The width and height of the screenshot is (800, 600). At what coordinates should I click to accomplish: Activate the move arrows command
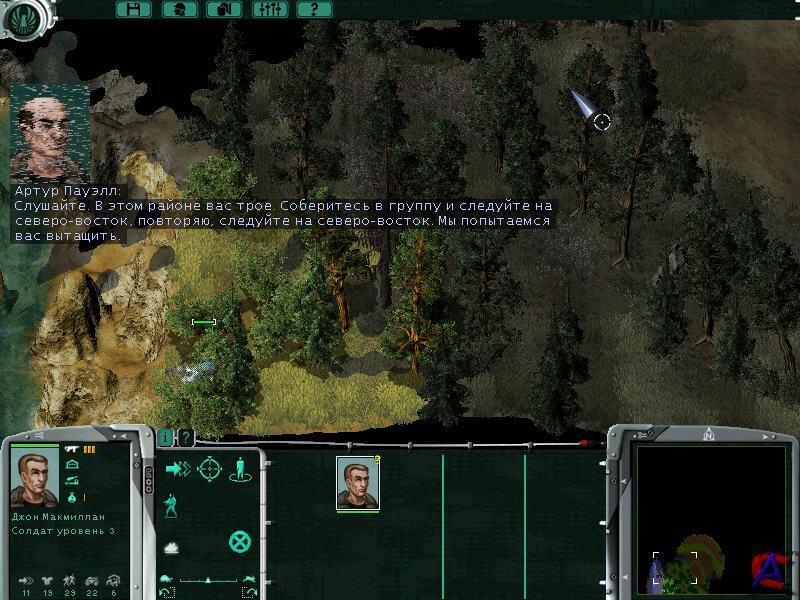click(178, 468)
